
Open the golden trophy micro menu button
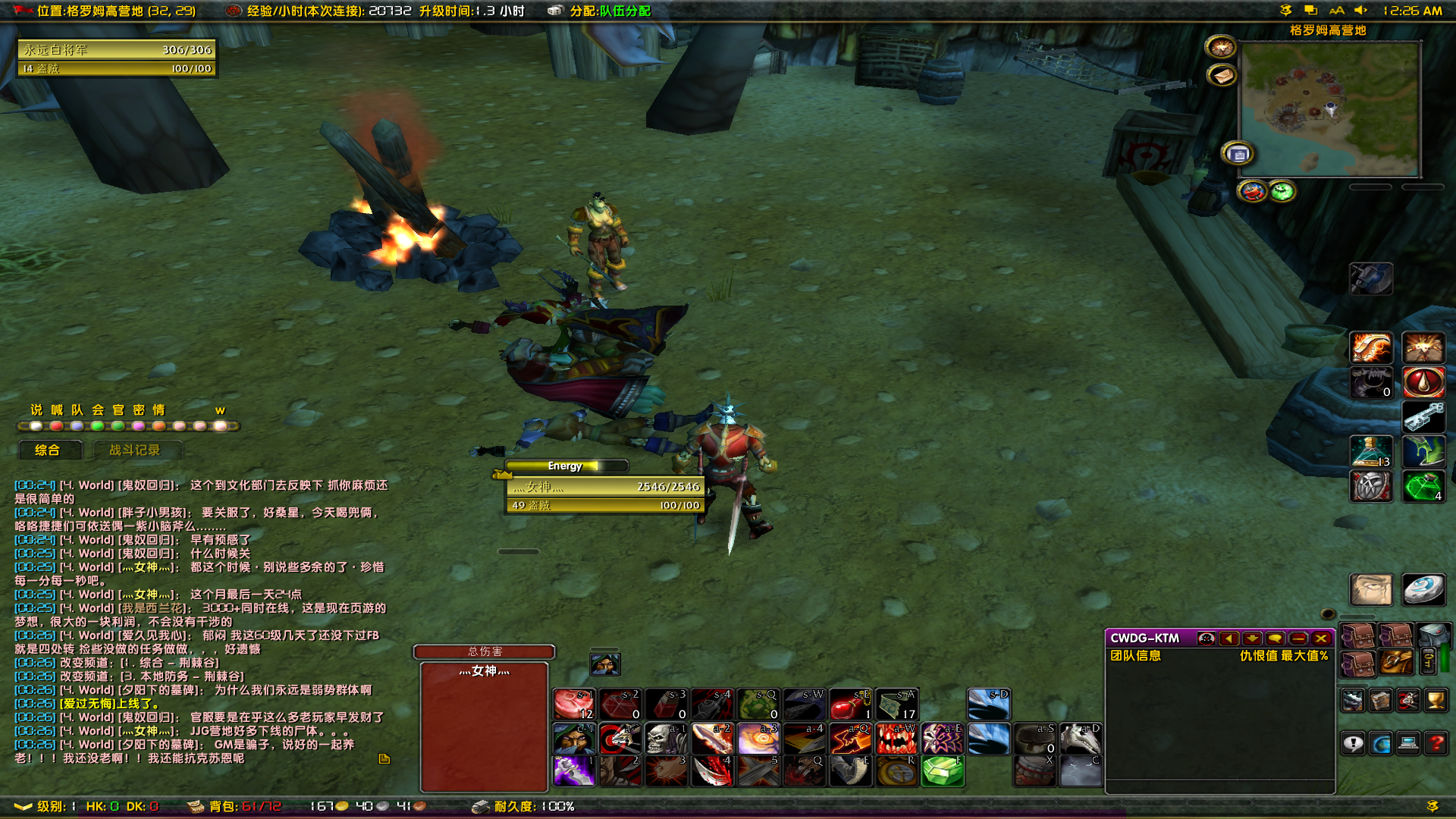point(1436,701)
